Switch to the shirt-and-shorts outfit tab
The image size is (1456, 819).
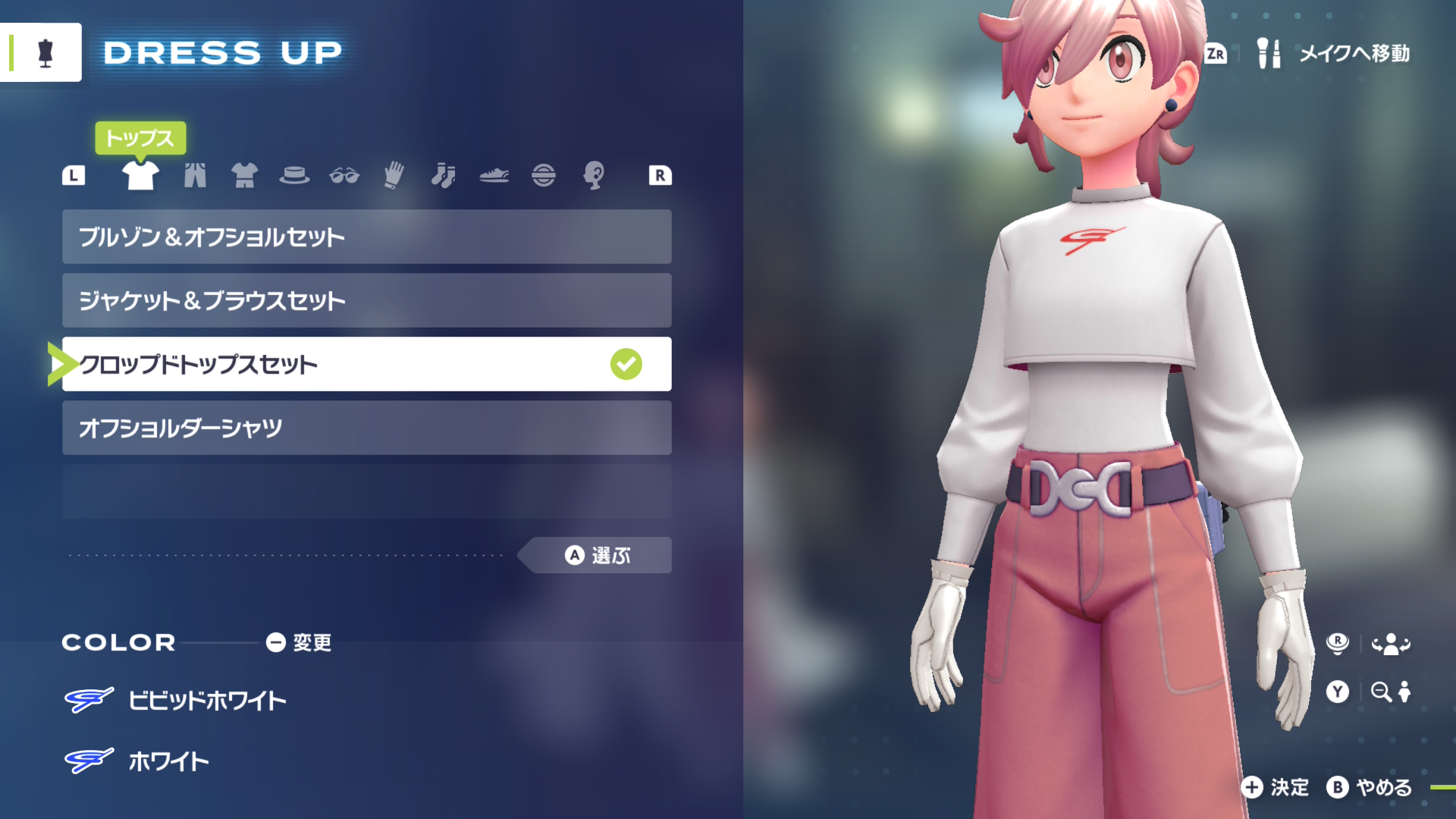pyautogui.click(x=244, y=175)
